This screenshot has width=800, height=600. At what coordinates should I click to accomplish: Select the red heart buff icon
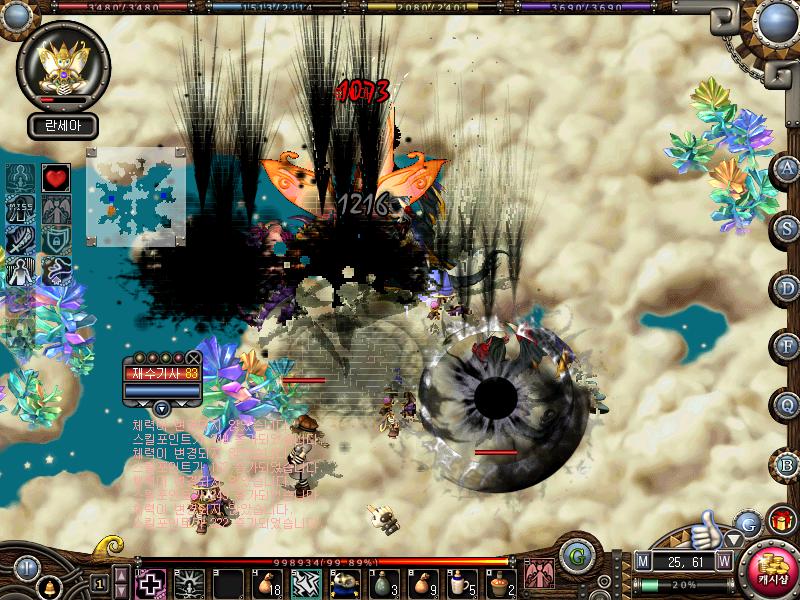pos(55,178)
